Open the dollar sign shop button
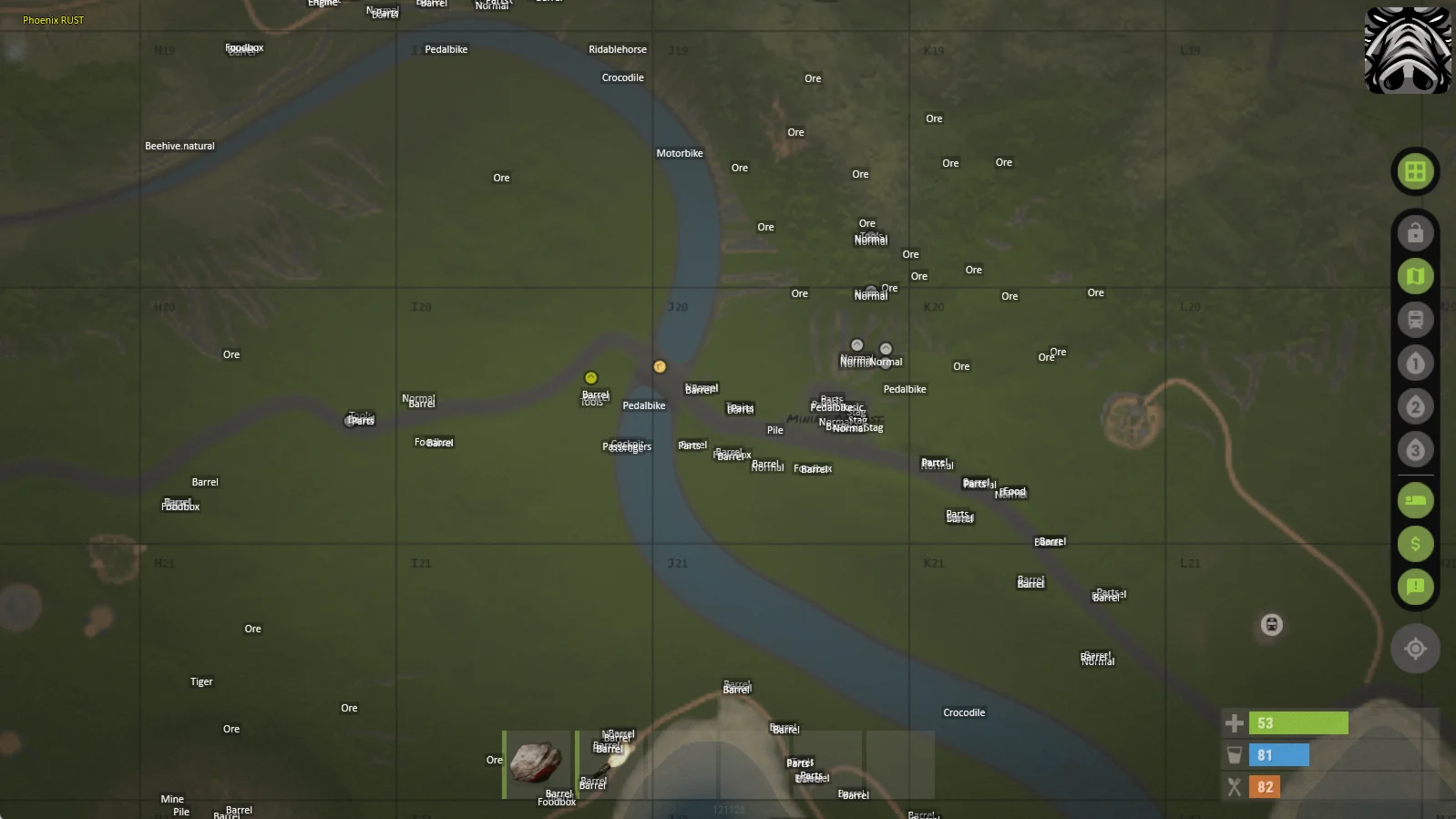The width and height of the screenshot is (1456, 819). (x=1415, y=544)
